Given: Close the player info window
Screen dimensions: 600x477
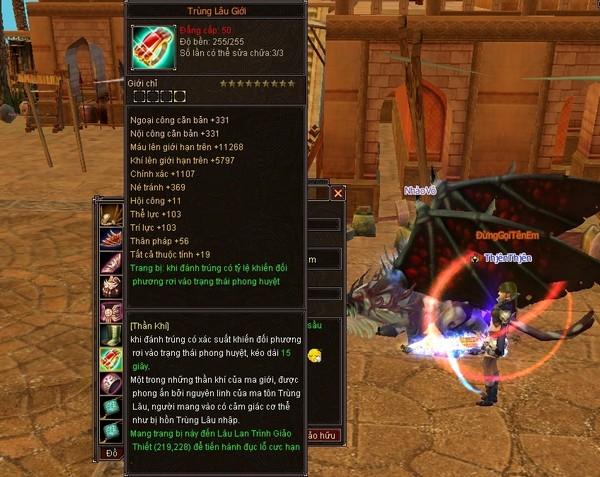Looking at the screenshot, I should [x=338, y=193].
